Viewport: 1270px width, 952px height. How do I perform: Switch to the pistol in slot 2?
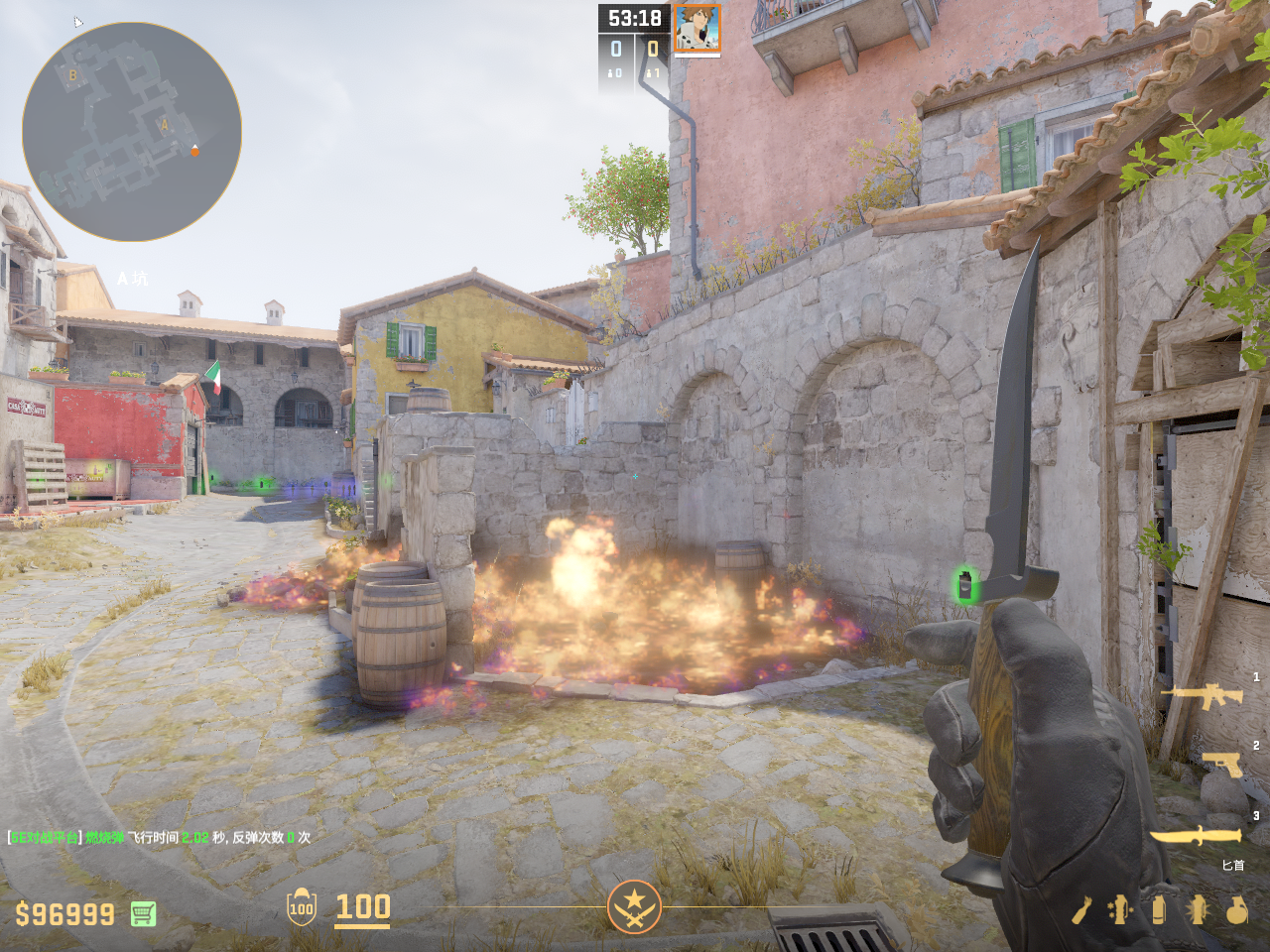point(1223,764)
